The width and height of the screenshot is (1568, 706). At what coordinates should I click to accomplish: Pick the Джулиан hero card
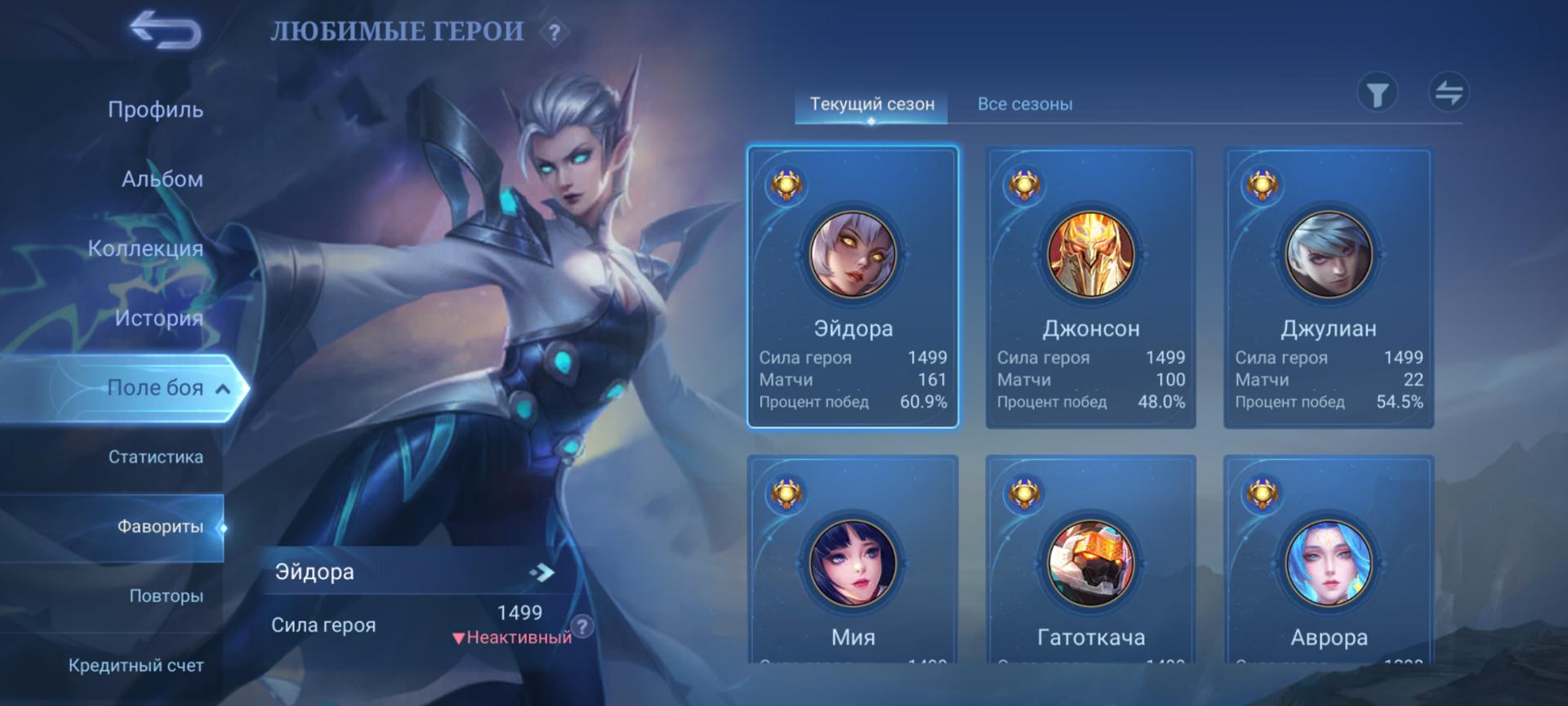coord(1328,287)
